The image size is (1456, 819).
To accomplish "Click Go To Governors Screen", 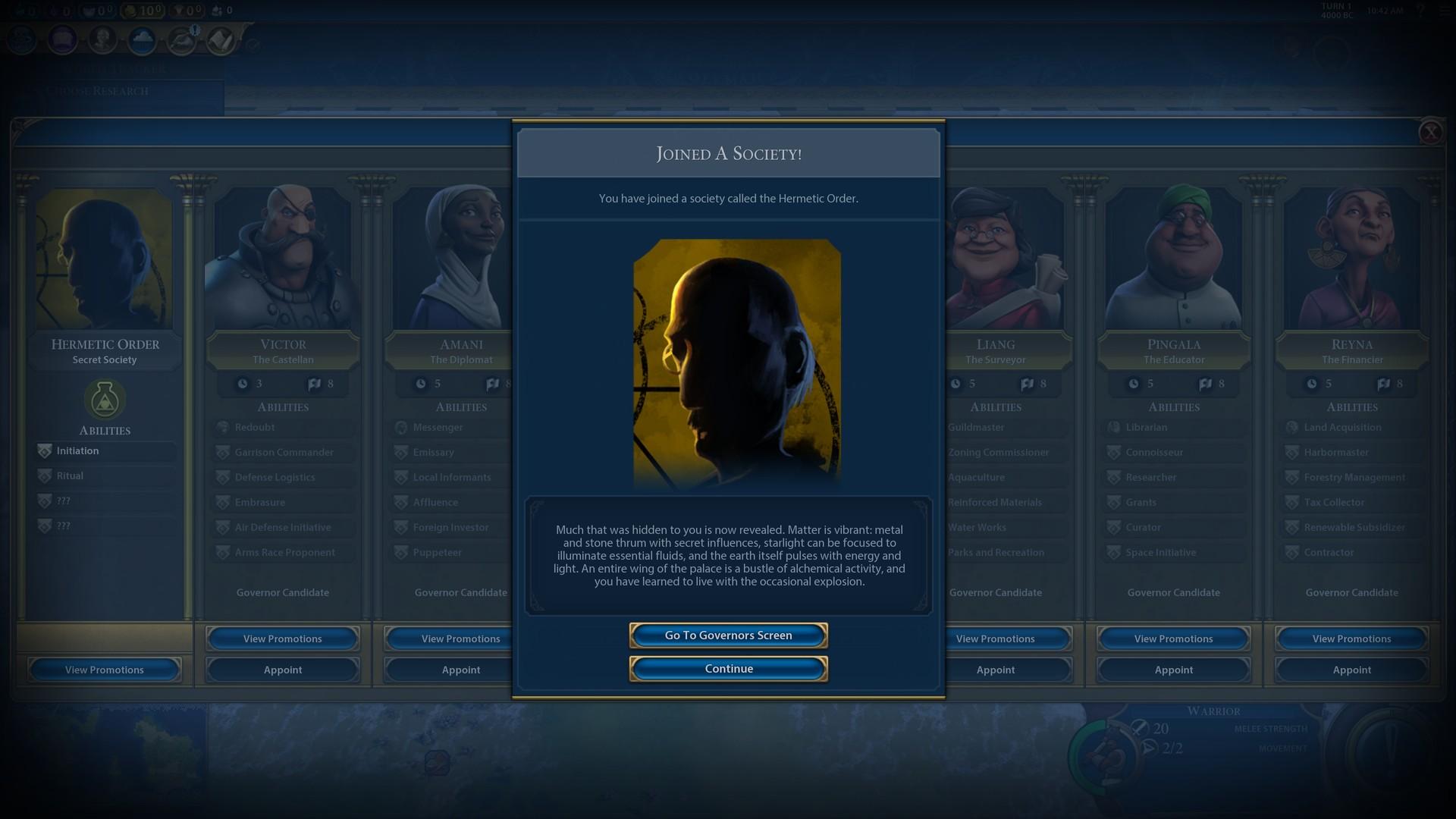I will tap(727, 635).
